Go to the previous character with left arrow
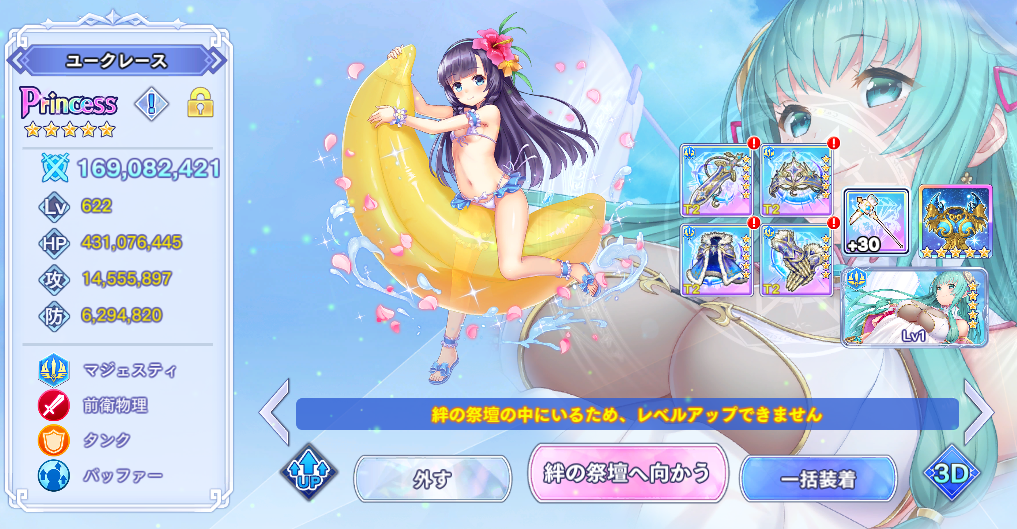 point(274,409)
